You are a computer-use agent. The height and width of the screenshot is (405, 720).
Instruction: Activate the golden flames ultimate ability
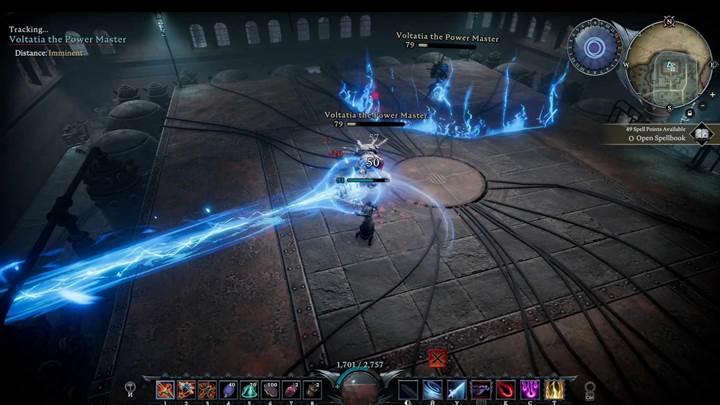(552, 389)
